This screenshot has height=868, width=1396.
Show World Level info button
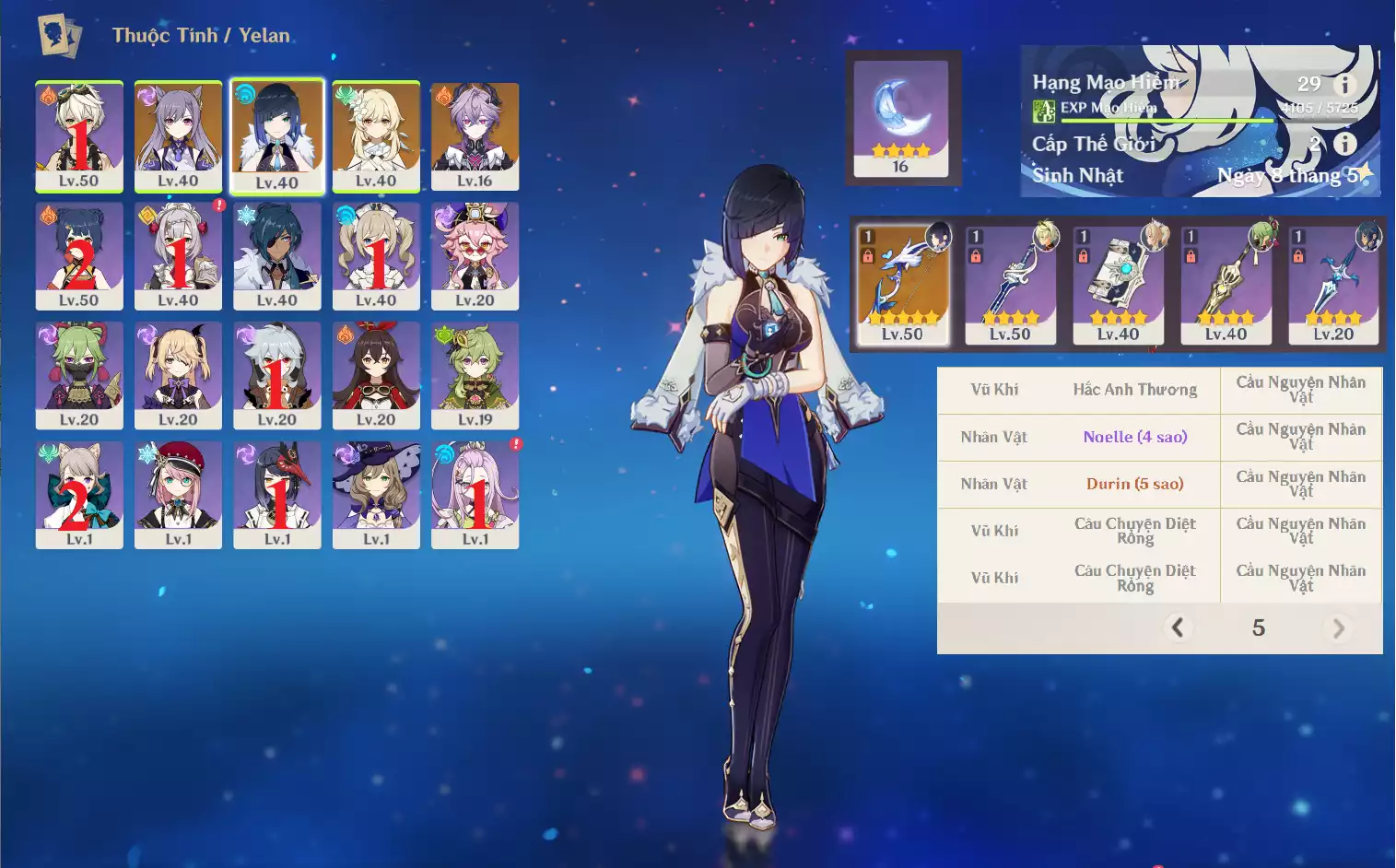(x=1345, y=144)
